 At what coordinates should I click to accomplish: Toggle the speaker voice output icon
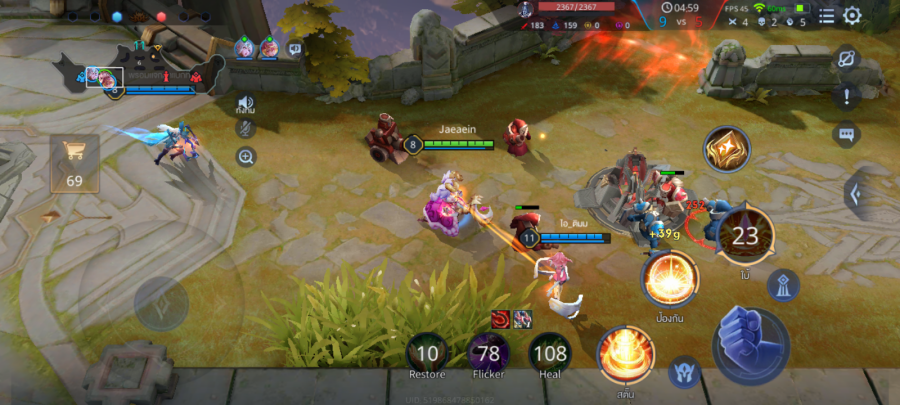click(245, 102)
